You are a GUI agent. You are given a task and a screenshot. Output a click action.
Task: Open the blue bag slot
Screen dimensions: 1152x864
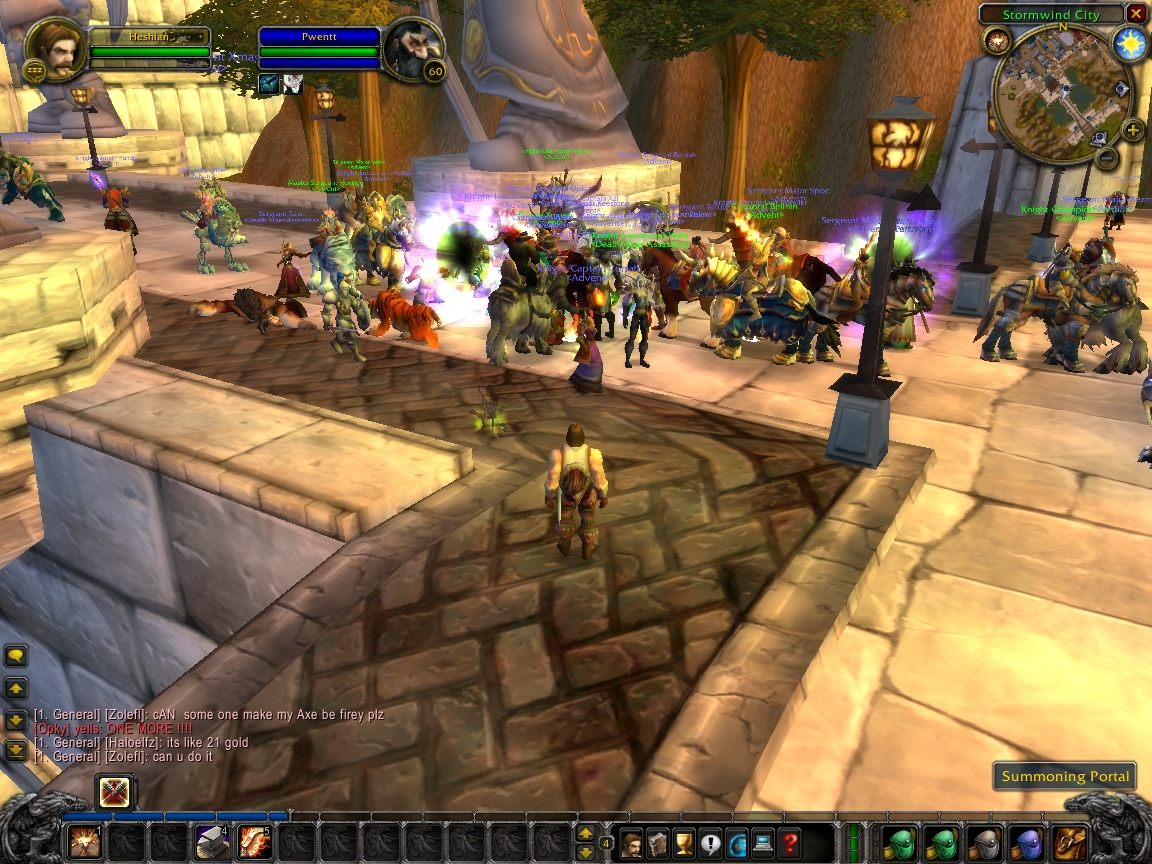1028,842
